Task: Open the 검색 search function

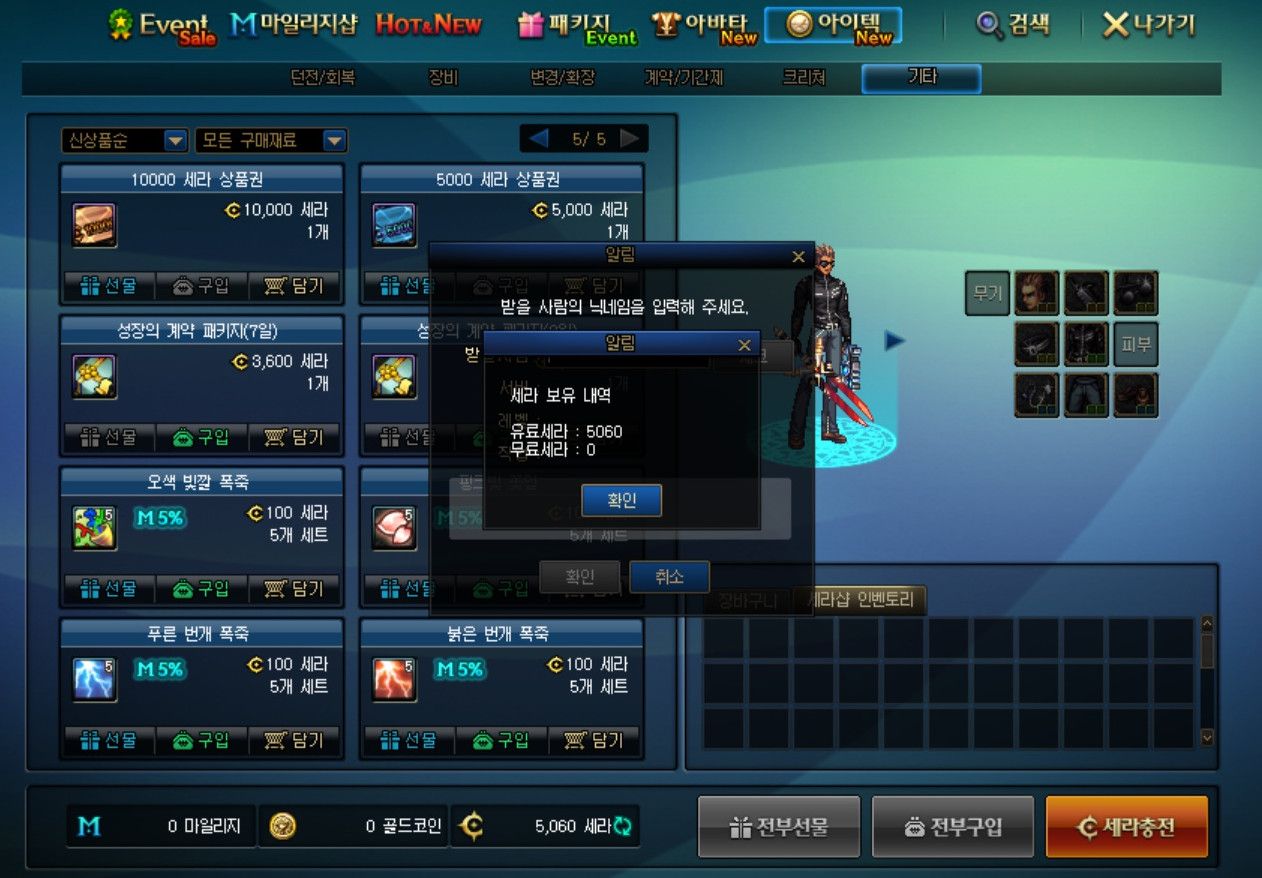Action: coord(1013,25)
